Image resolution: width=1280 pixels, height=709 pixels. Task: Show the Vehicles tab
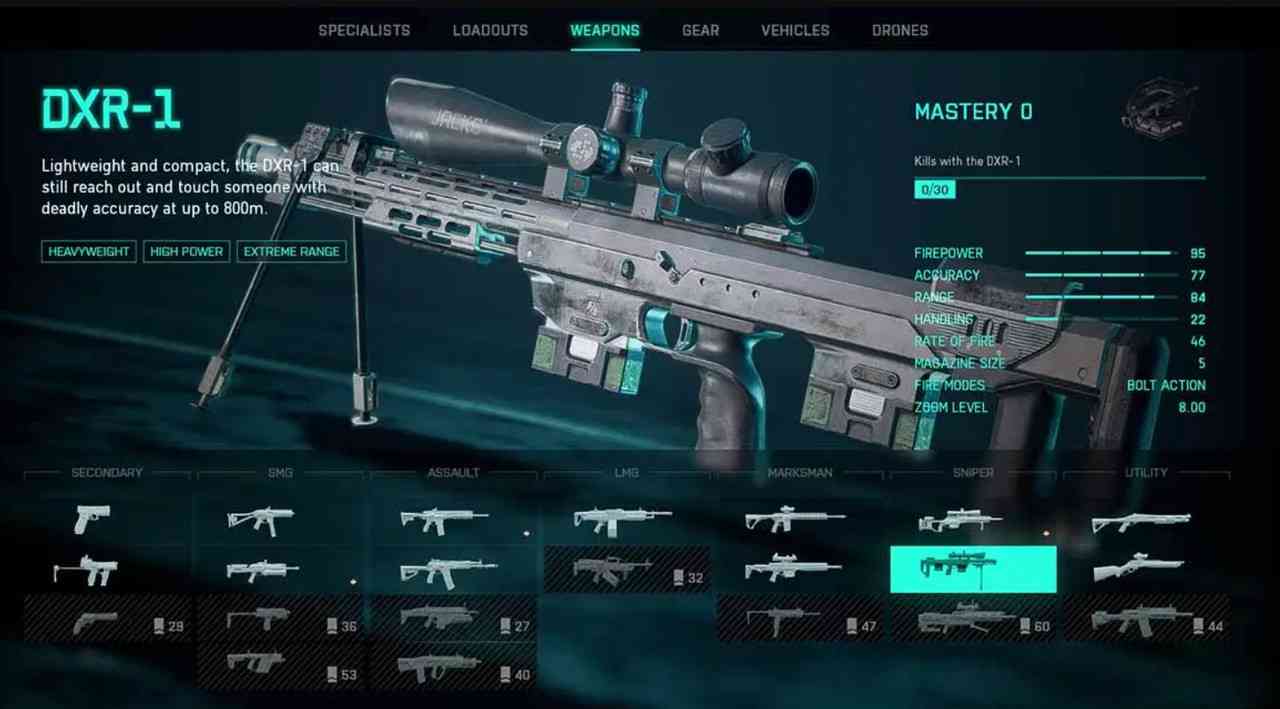(x=795, y=30)
